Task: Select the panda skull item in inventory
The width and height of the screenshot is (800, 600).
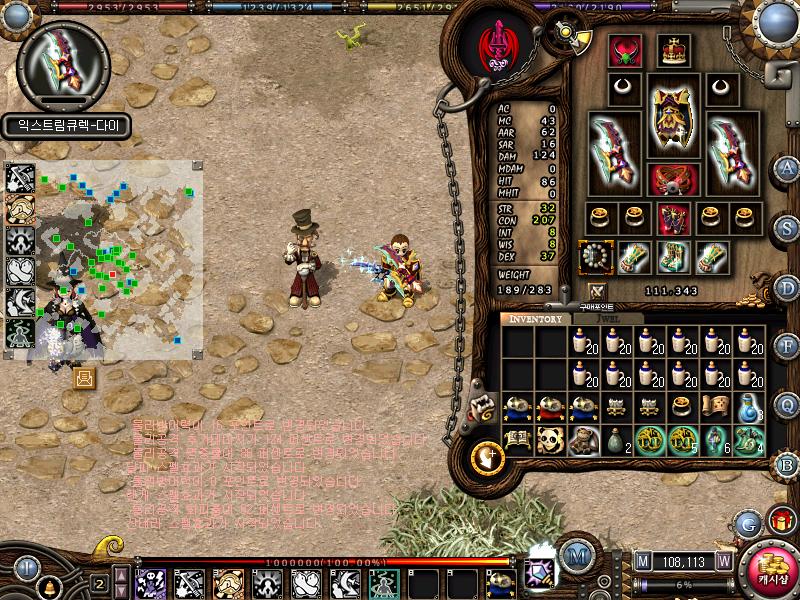Action: tap(550, 440)
